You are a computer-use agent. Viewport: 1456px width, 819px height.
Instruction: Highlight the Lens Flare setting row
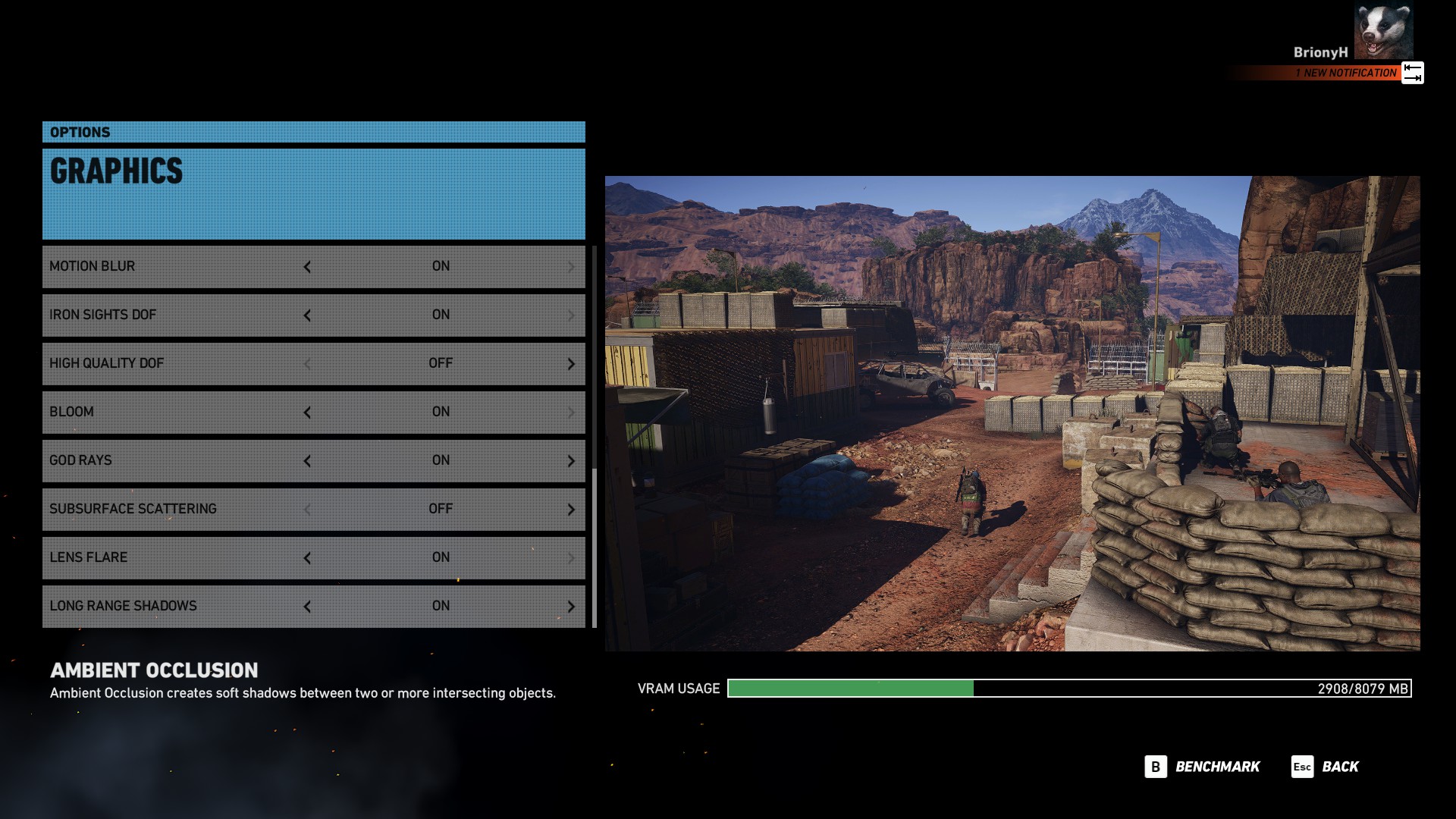coord(174,557)
